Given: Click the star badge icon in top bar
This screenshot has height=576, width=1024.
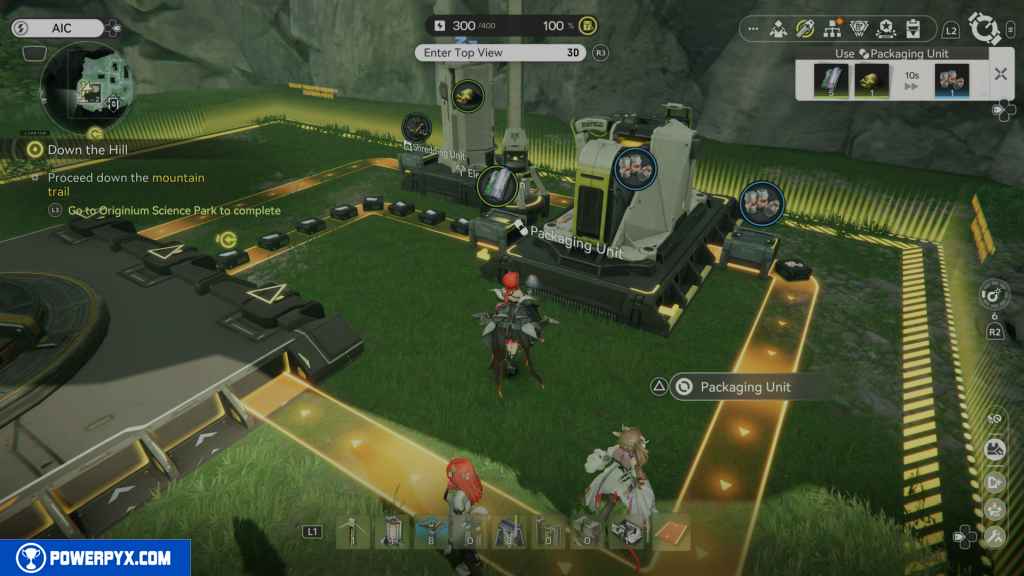Looking at the screenshot, I should (x=885, y=29).
